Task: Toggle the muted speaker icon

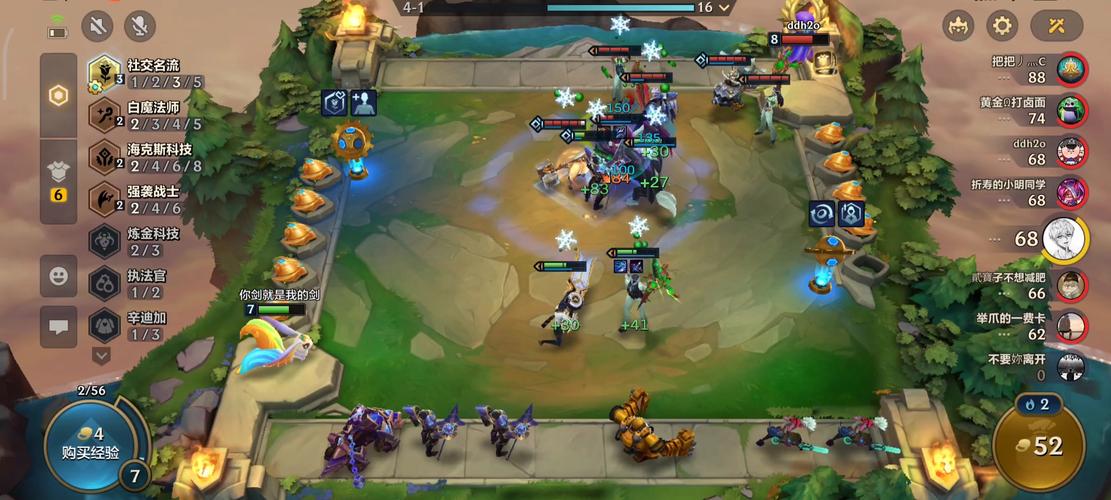Action: (97, 26)
